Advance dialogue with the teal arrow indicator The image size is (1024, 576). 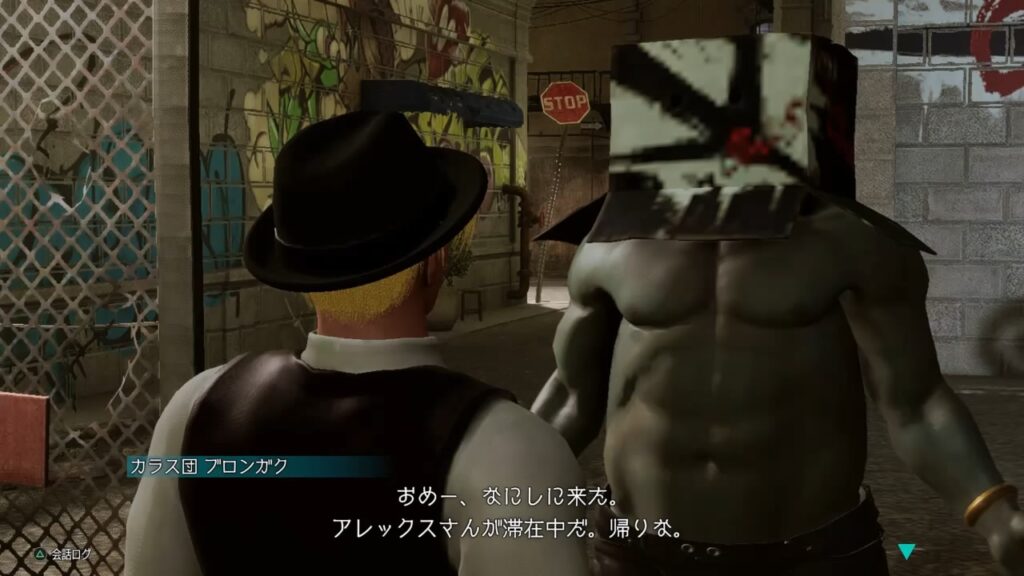coord(907,551)
